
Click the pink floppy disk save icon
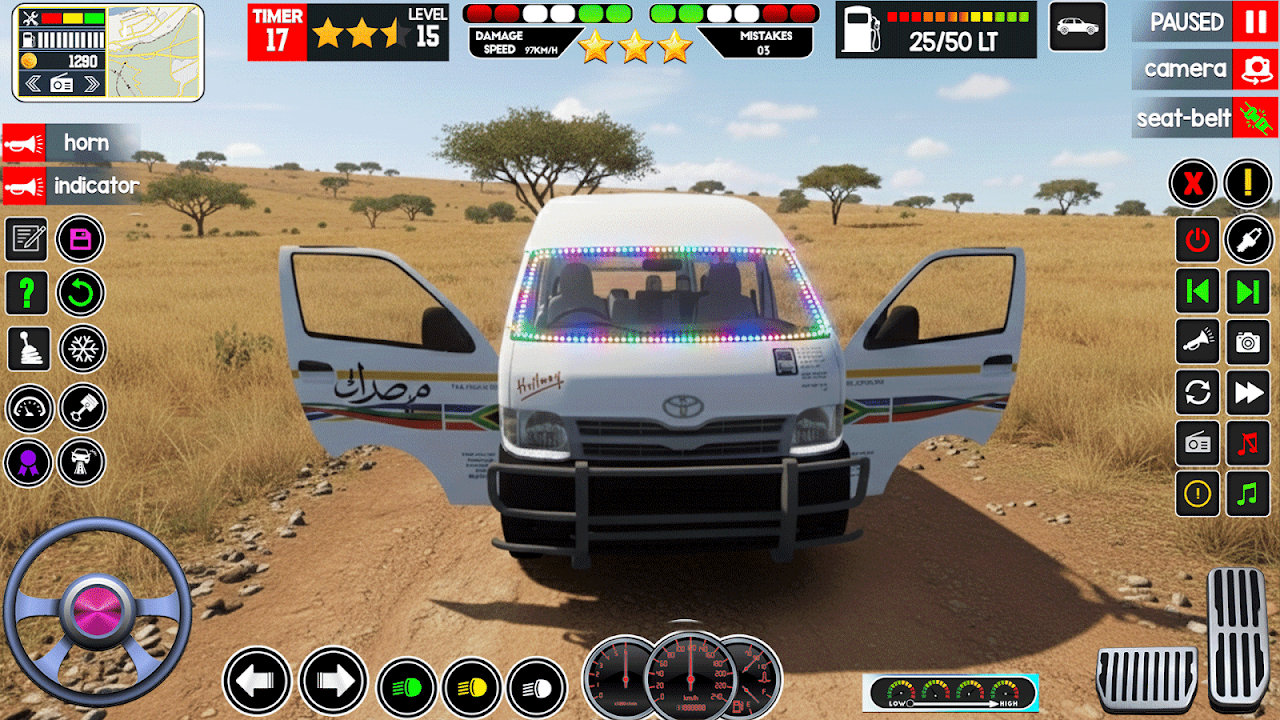pyautogui.click(x=80, y=239)
